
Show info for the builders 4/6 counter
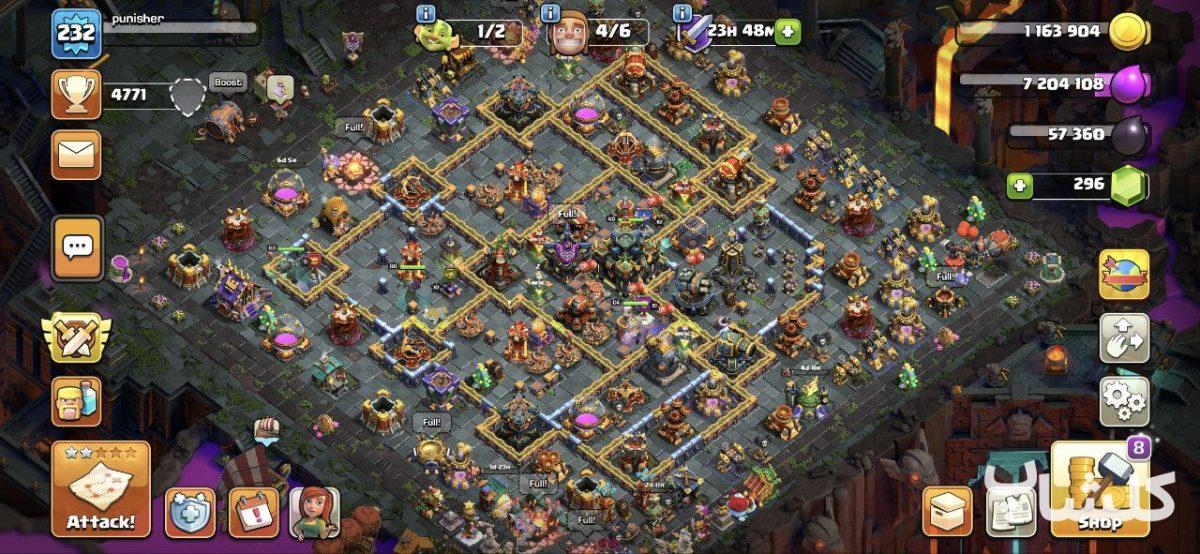(x=550, y=14)
